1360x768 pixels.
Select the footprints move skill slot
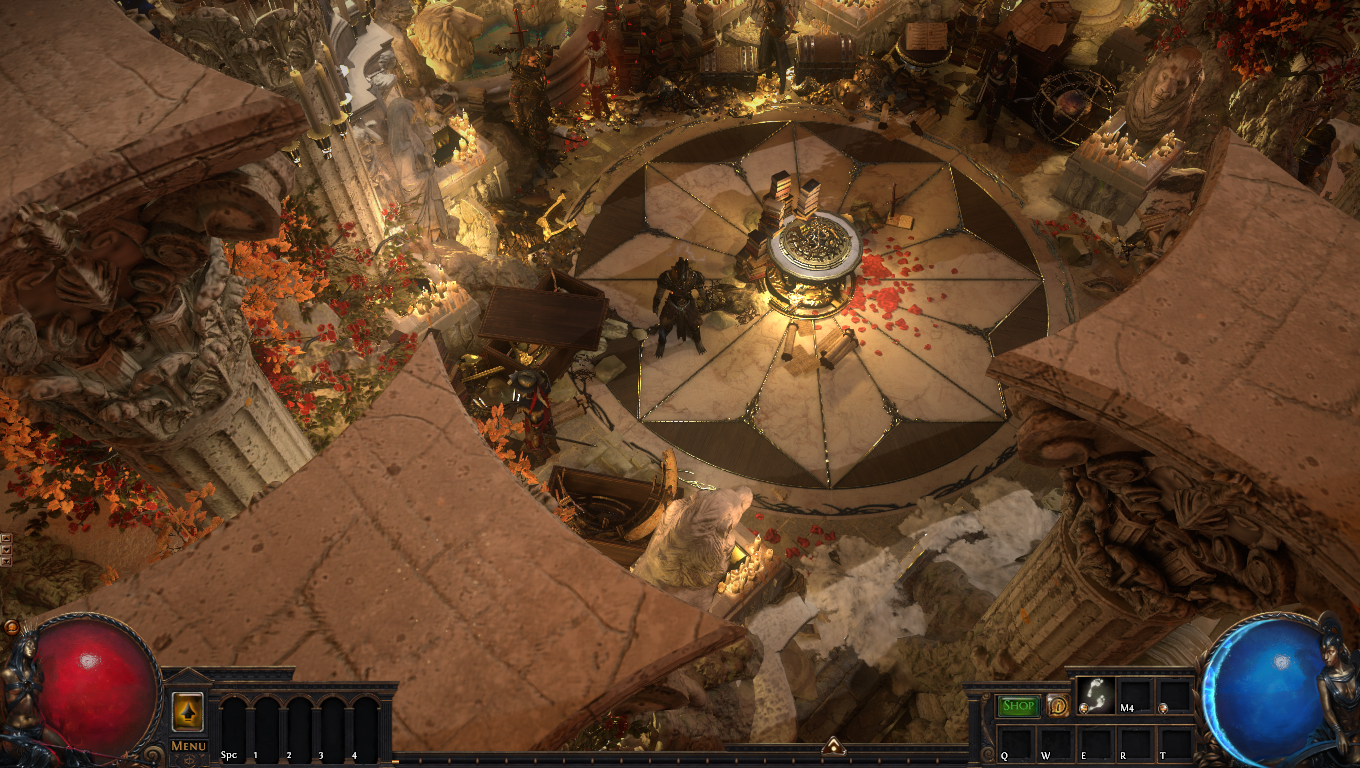[x=1096, y=696]
